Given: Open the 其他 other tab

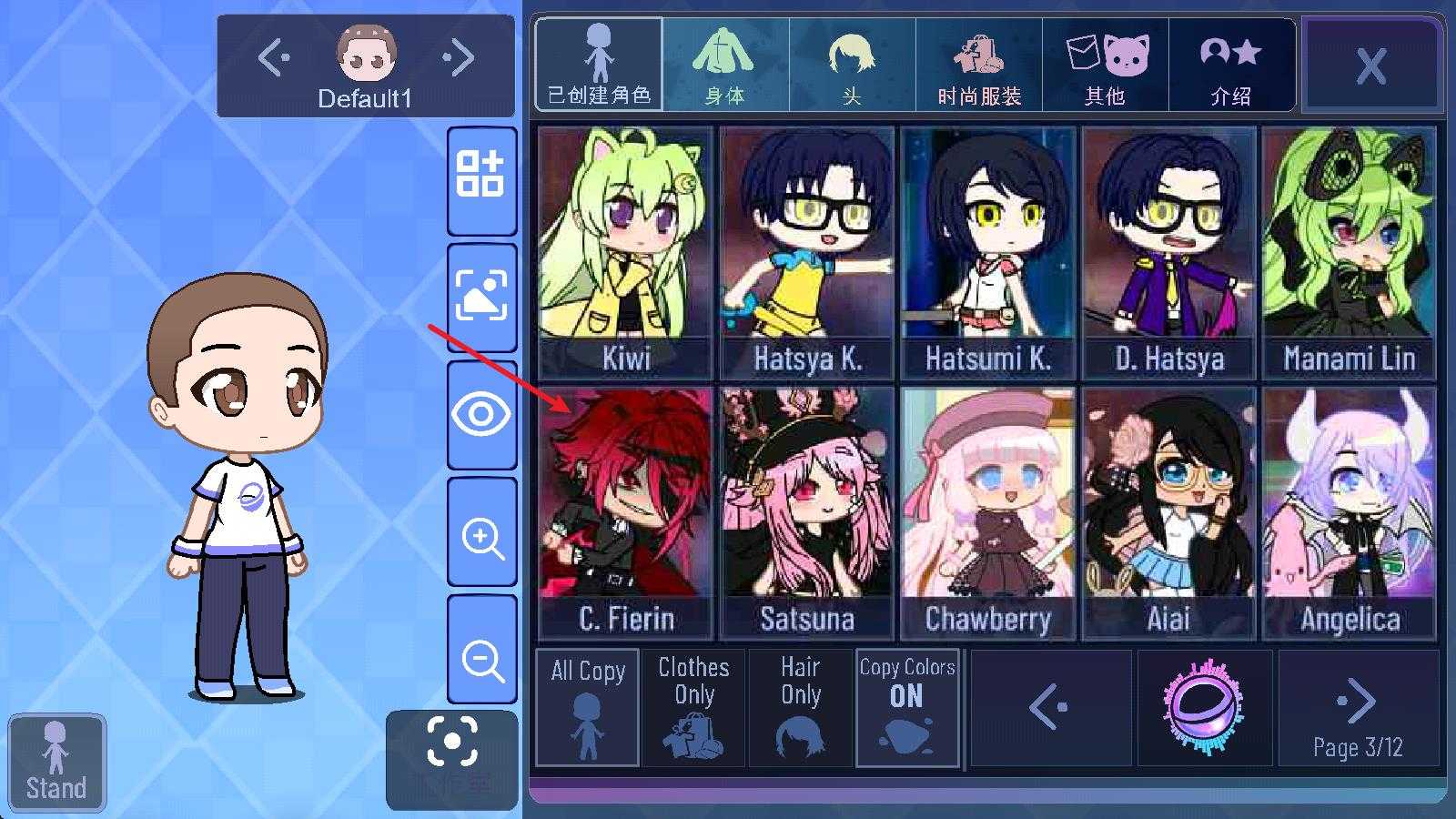Looking at the screenshot, I should click(x=1105, y=66).
